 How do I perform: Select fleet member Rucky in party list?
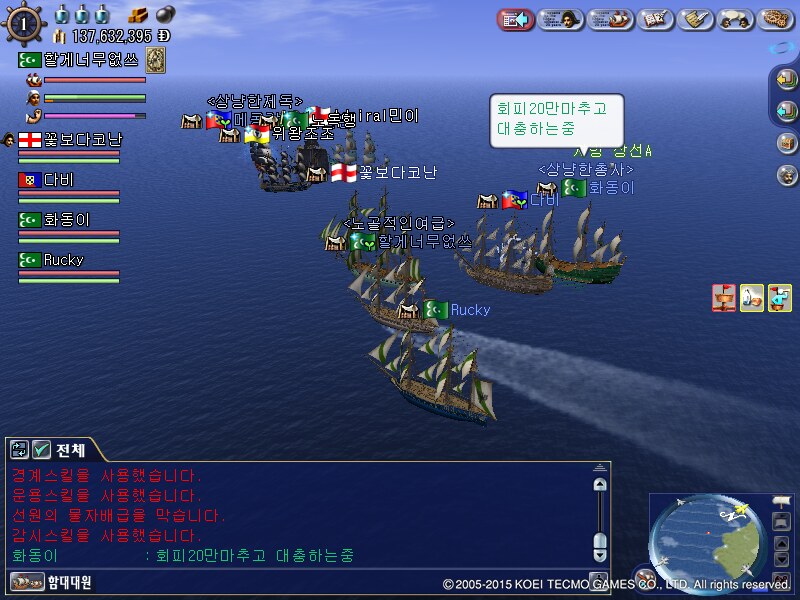[62, 260]
